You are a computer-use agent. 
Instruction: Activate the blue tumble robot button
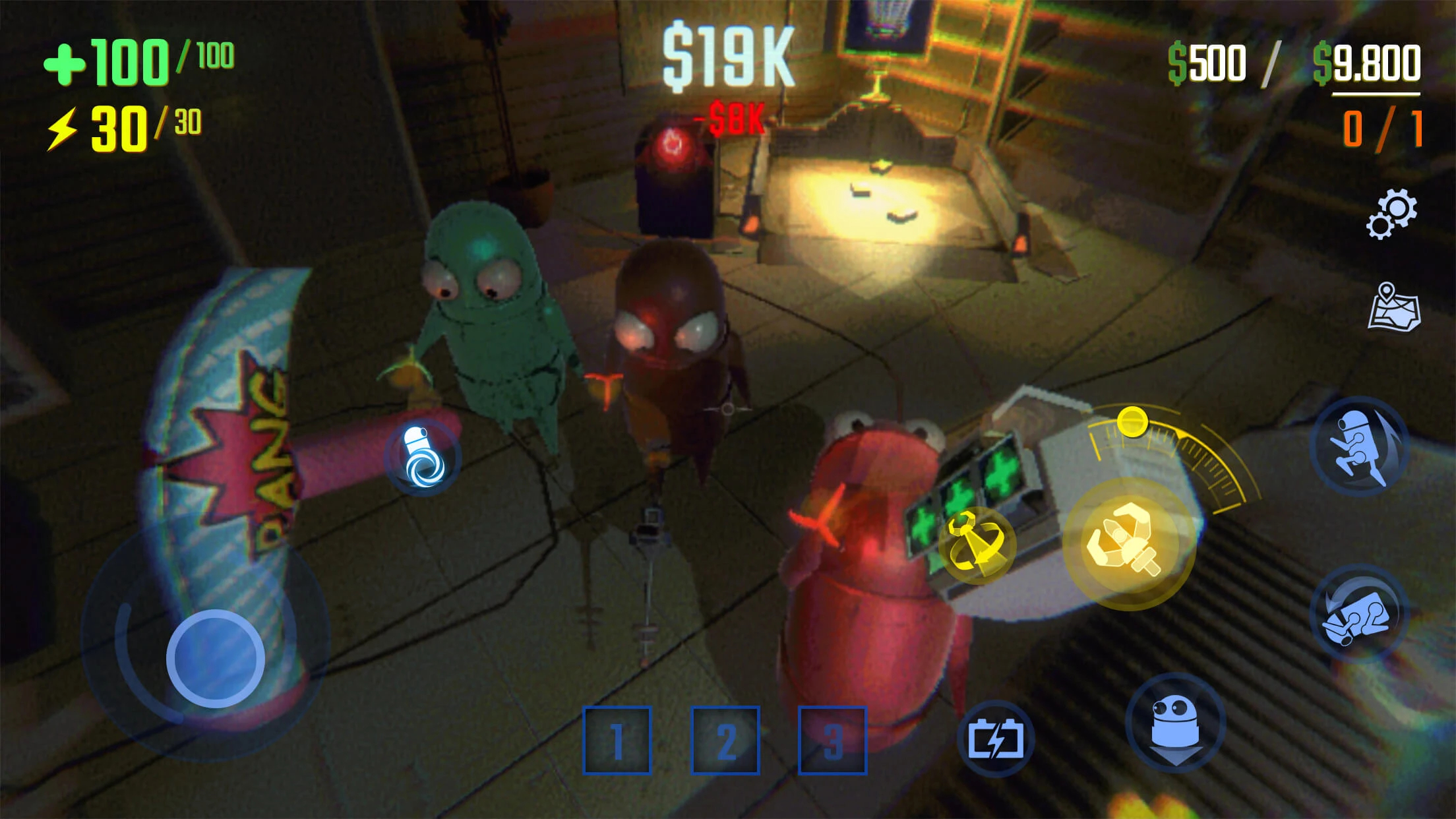1360,615
